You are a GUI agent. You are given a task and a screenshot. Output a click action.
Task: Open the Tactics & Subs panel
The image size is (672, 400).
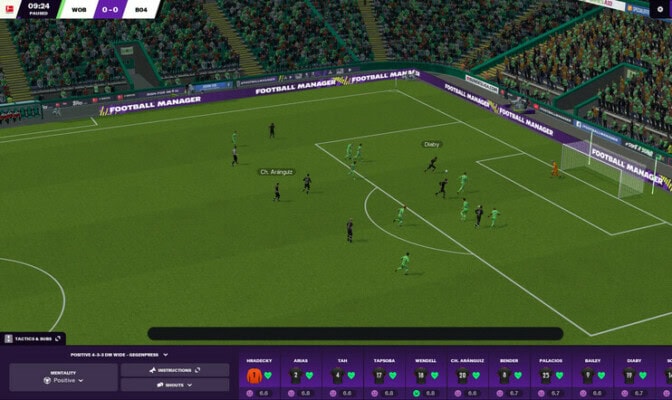click(30, 339)
